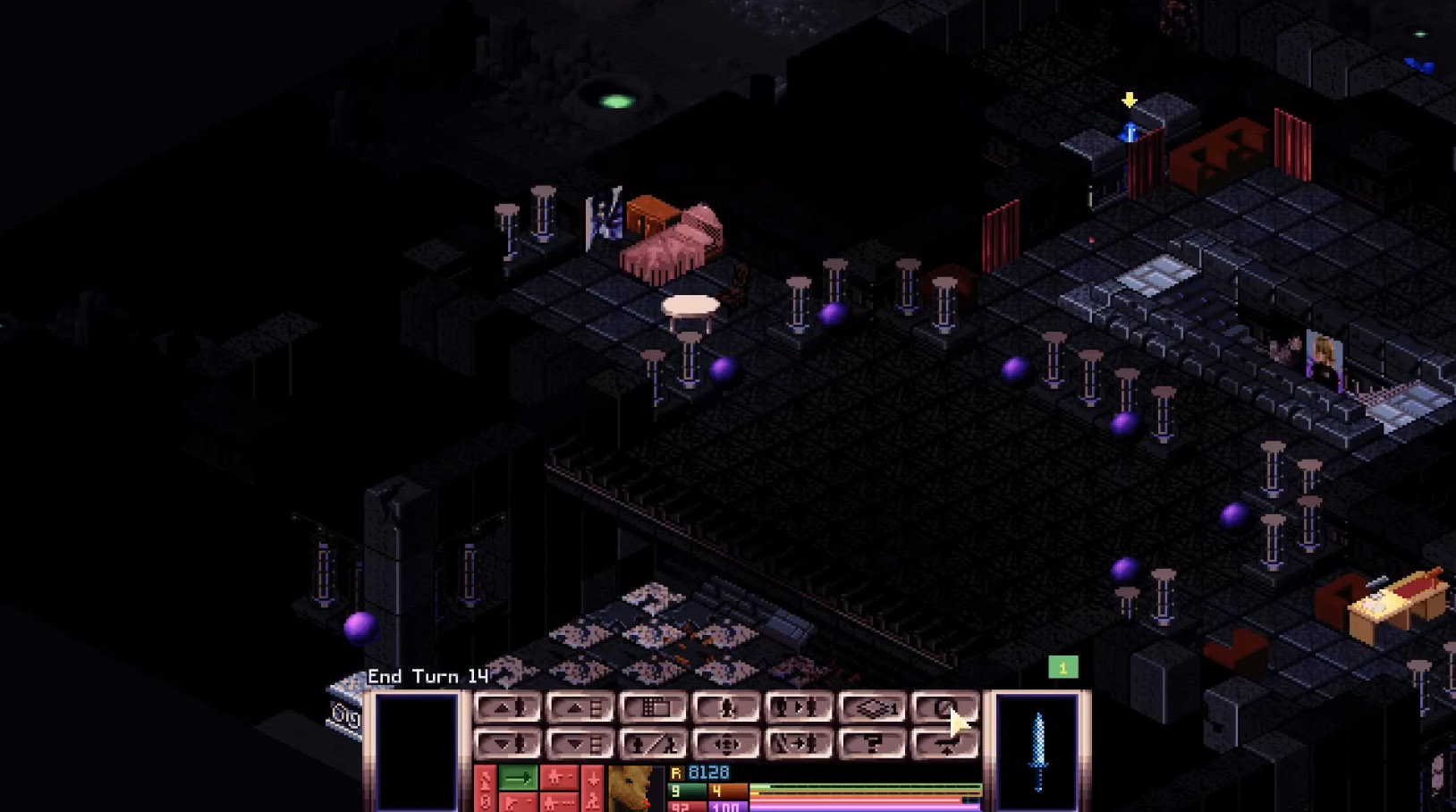Deselect this unit and go to next
The image size is (1456, 812).
(x=799, y=744)
